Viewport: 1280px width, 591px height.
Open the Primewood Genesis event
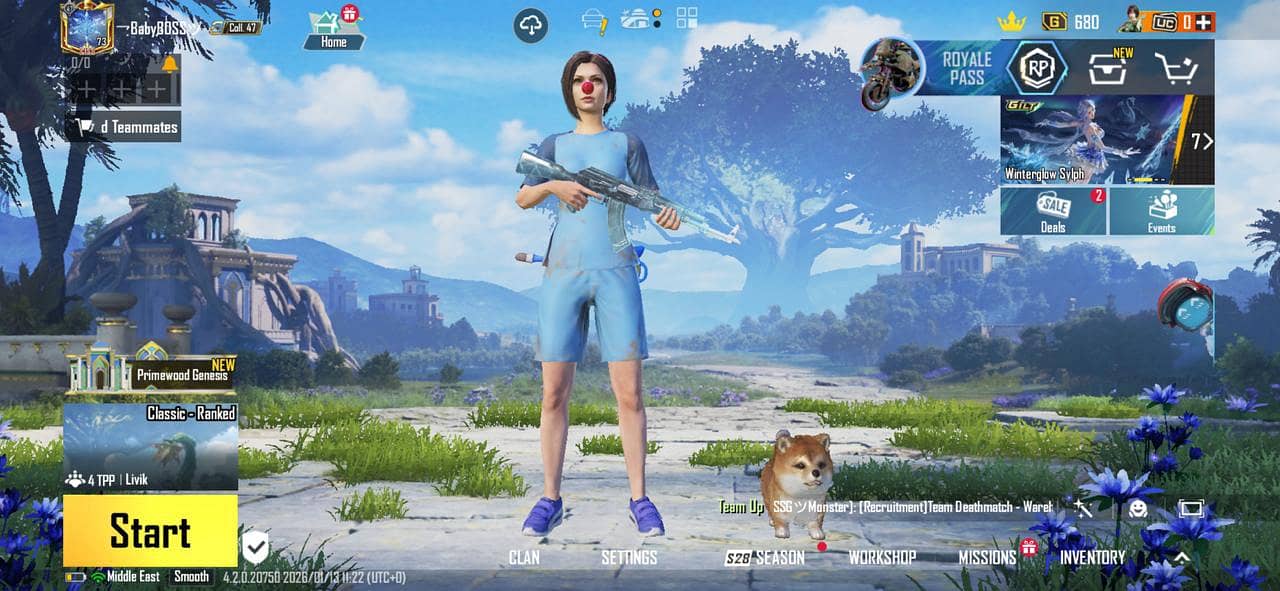150,370
